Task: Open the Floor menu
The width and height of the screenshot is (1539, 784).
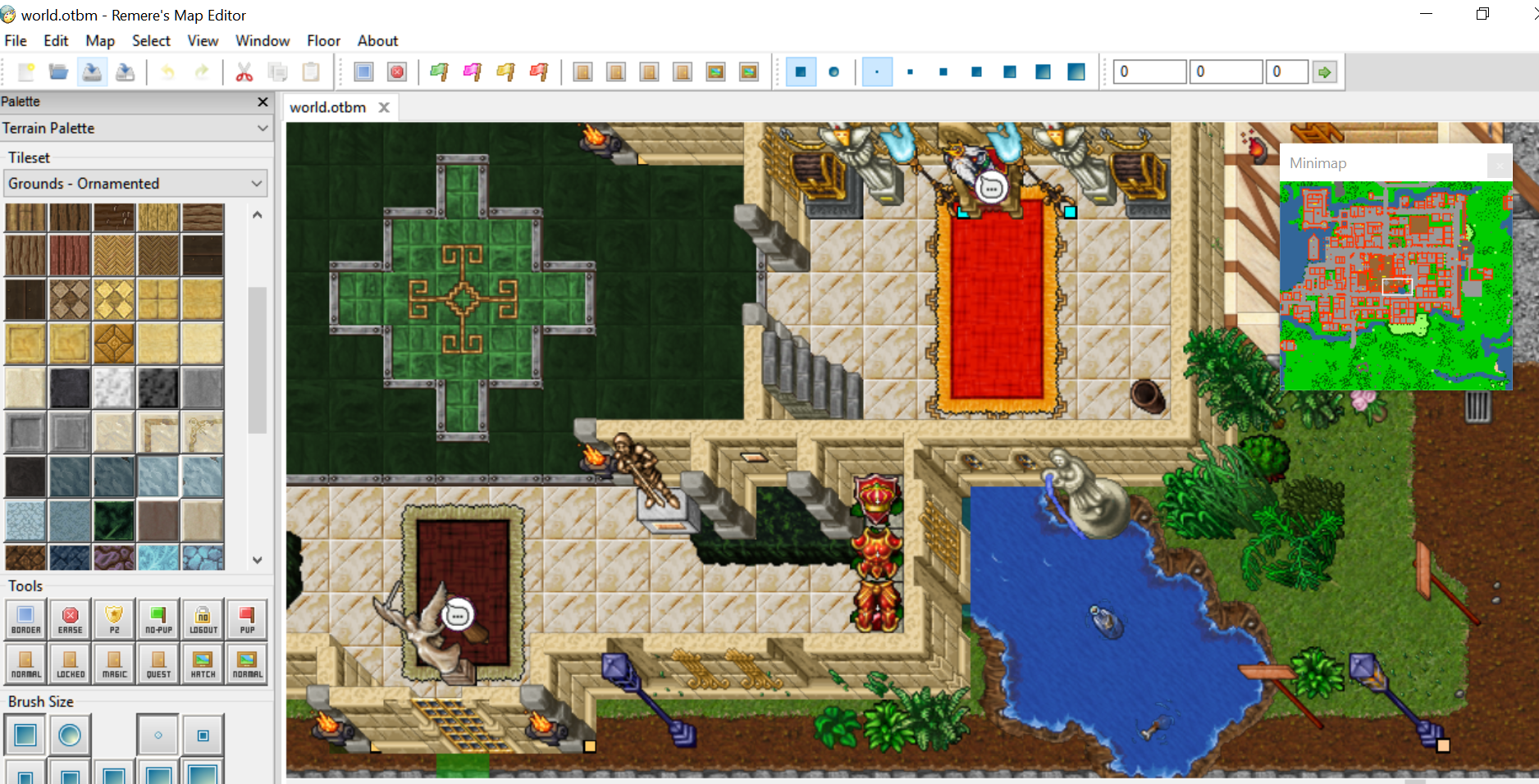Action: click(x=322, y=40)
